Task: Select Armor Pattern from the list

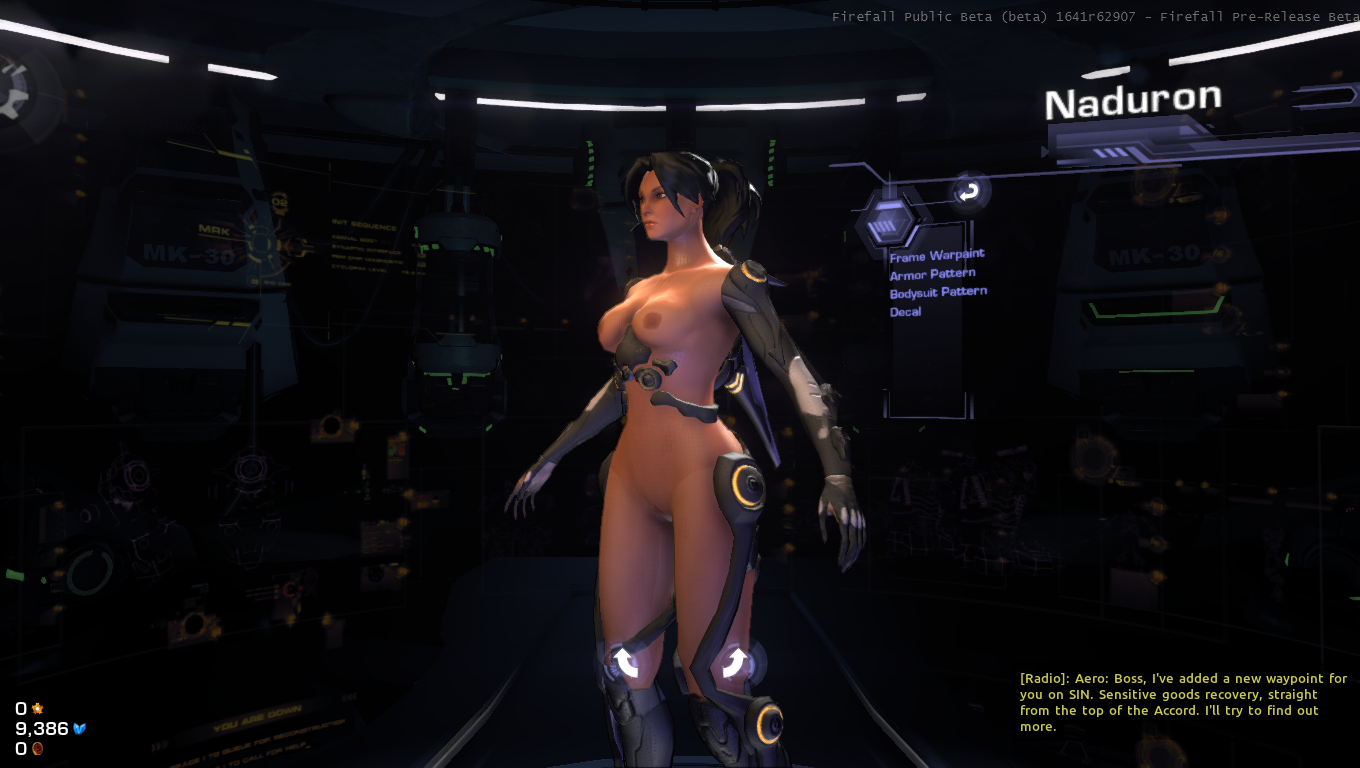Action: (932, 274)
